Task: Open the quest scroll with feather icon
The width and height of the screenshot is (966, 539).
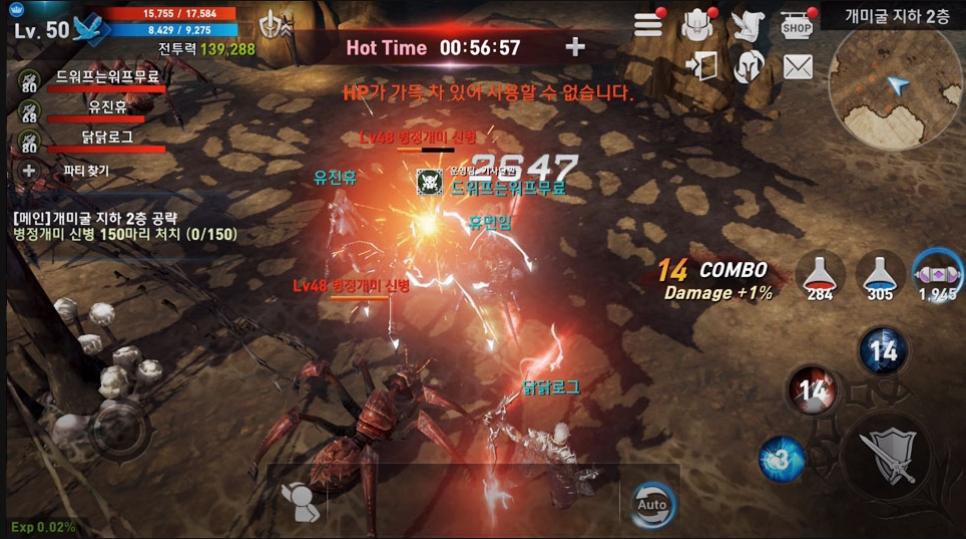Action: [745, 25]
